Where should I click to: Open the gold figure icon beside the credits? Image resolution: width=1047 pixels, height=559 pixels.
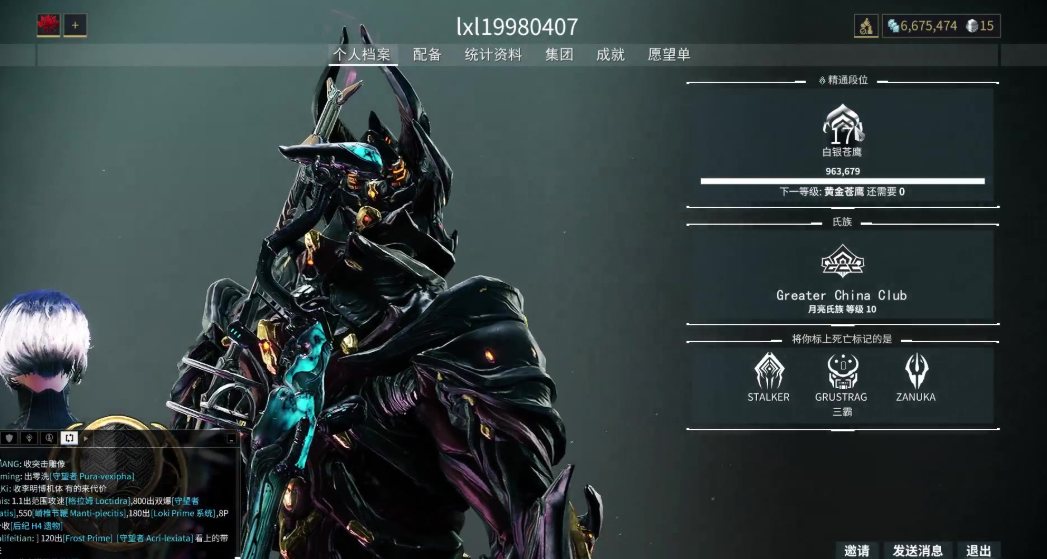click(866, 26)
